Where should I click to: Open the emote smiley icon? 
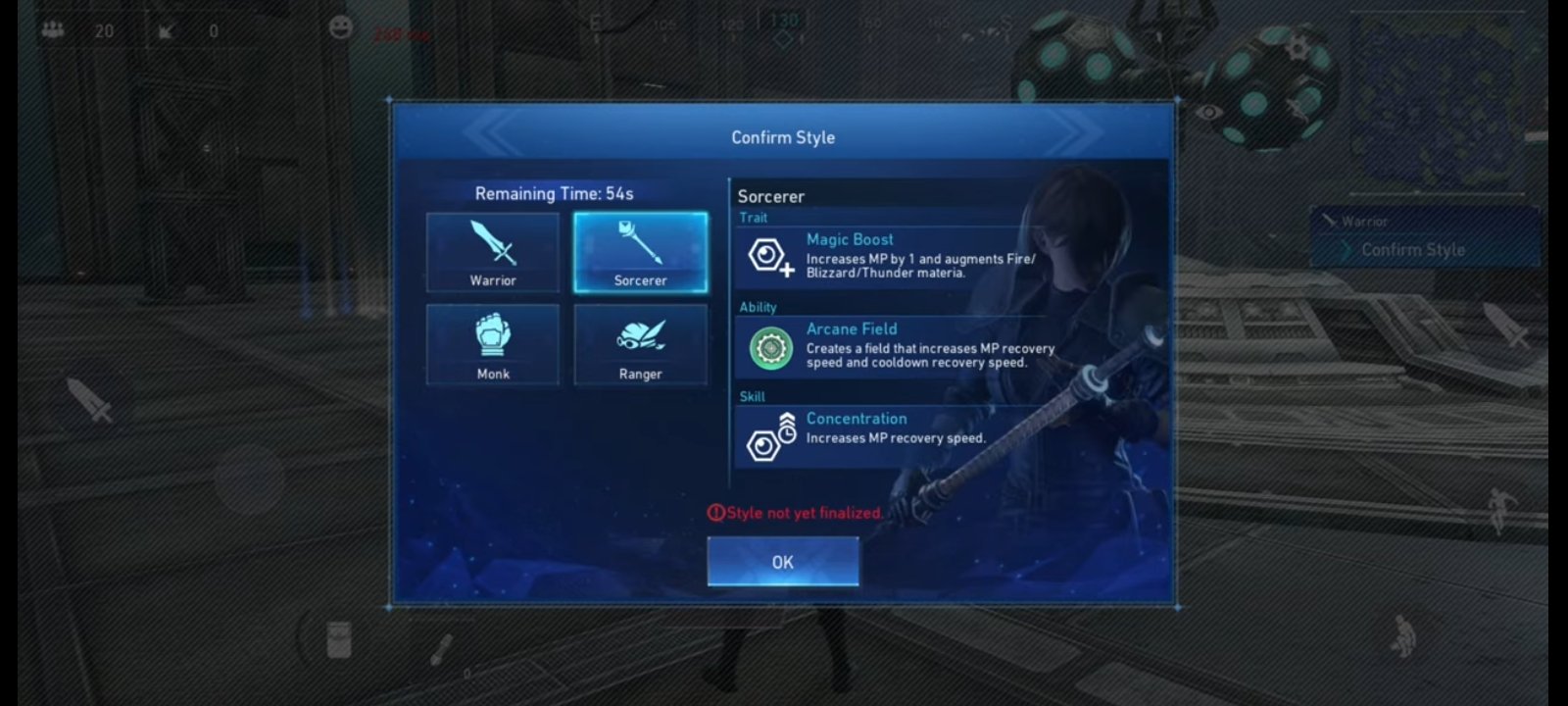coord(341,27)
